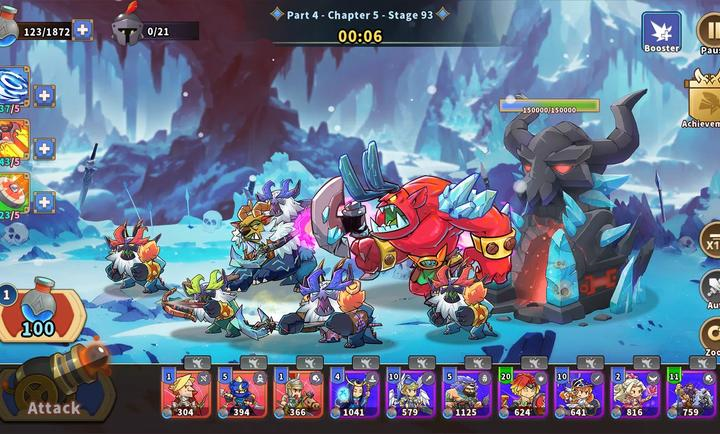Toggle the X1 battle speed
720x434 pixels.
tap(710, 242)
